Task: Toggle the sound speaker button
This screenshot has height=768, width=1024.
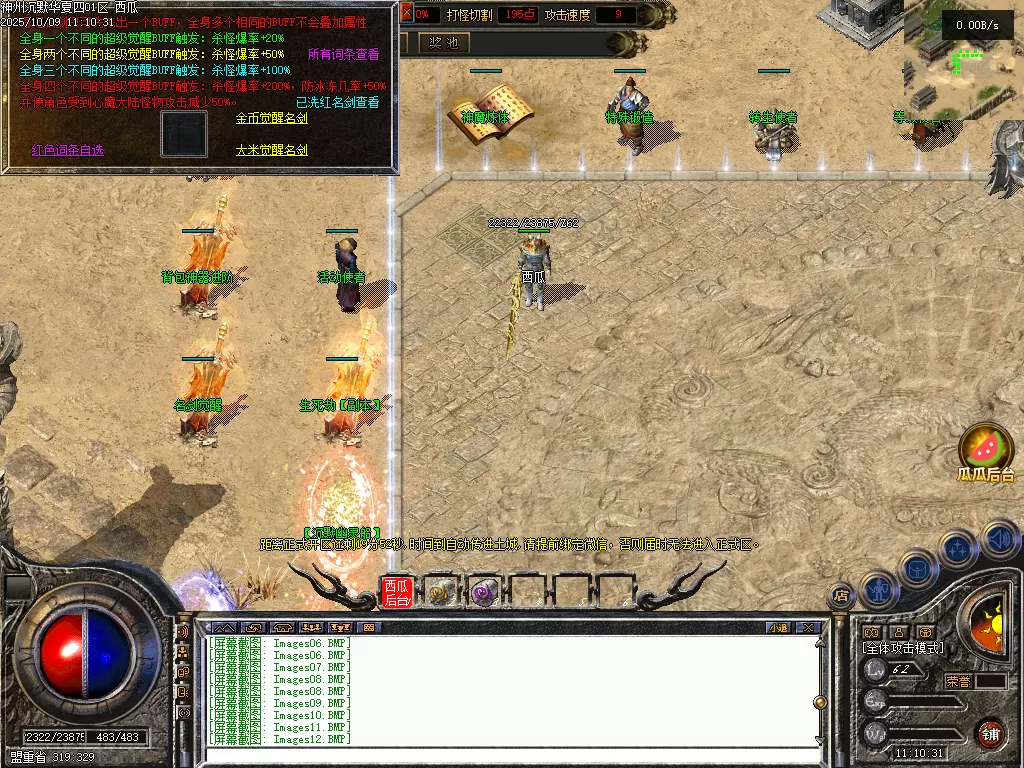Action: 999,539
